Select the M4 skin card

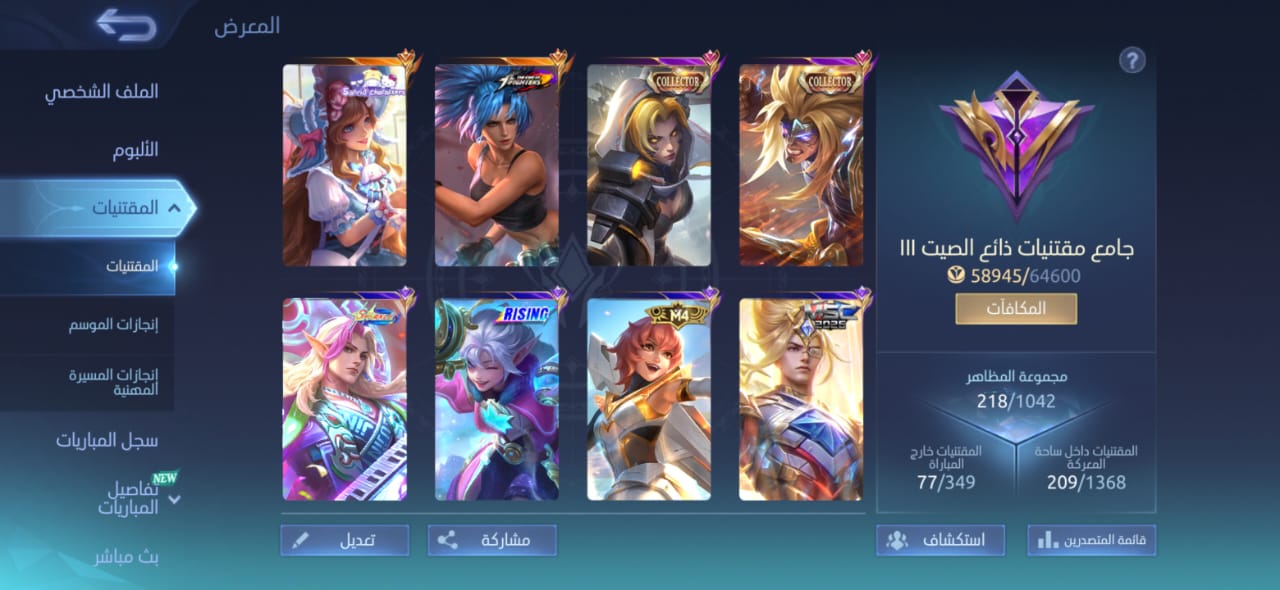click(x=649, y=399)
